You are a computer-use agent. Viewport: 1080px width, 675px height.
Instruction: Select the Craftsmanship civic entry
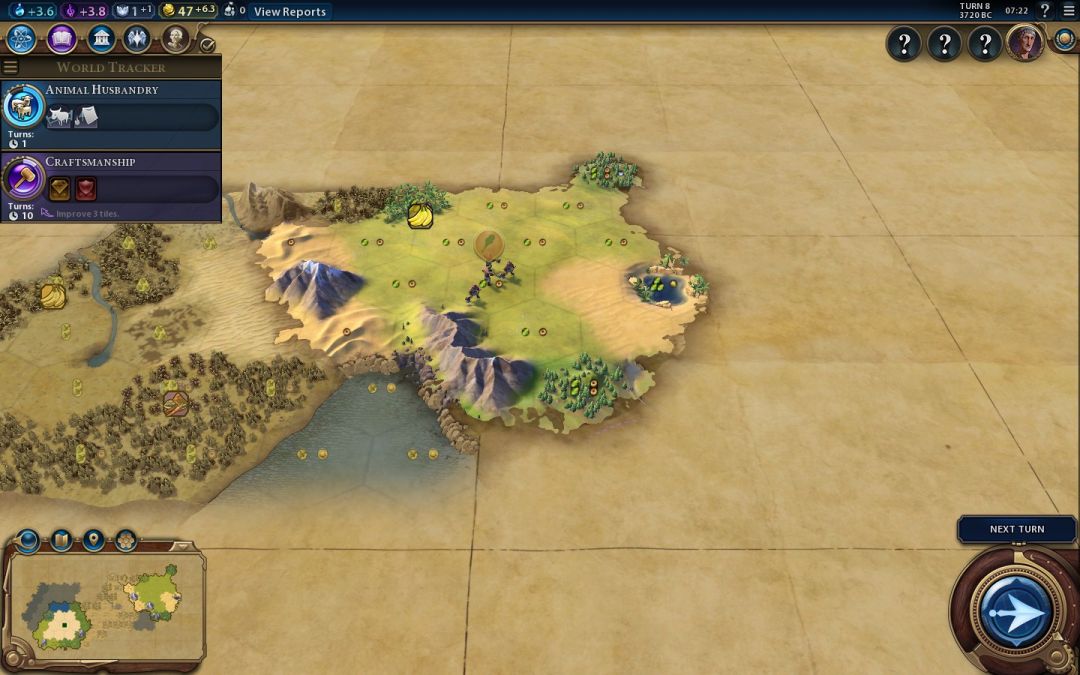click(110, 186)
